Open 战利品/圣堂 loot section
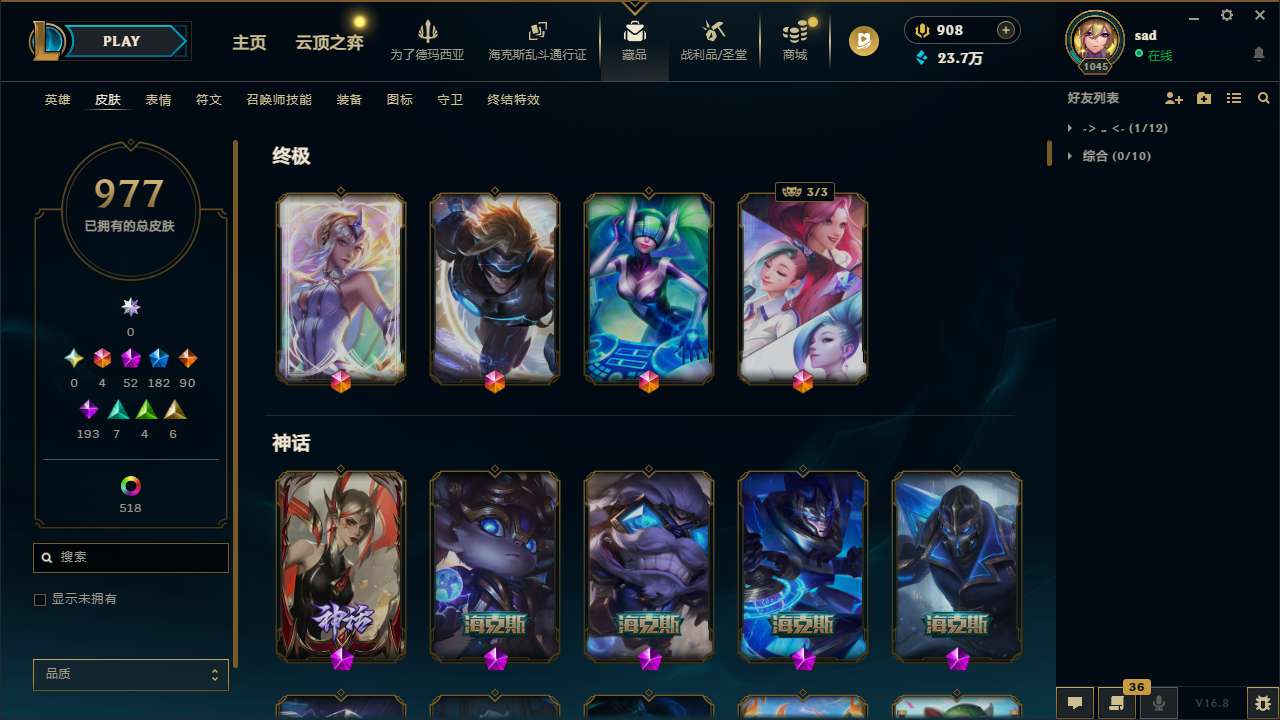Screen dimensions: 1280x720 point(713,40)
